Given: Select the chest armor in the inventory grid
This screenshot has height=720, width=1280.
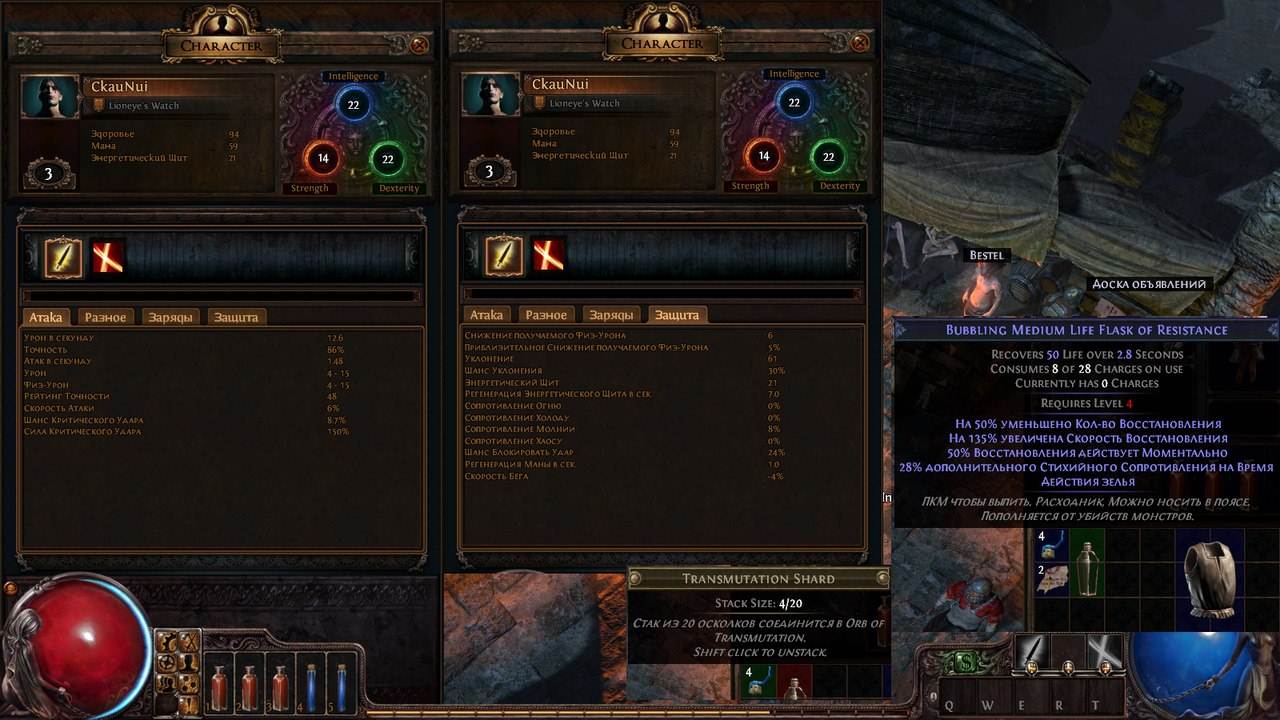Looking at the screenshot, I should click(x=1212, y=577).
